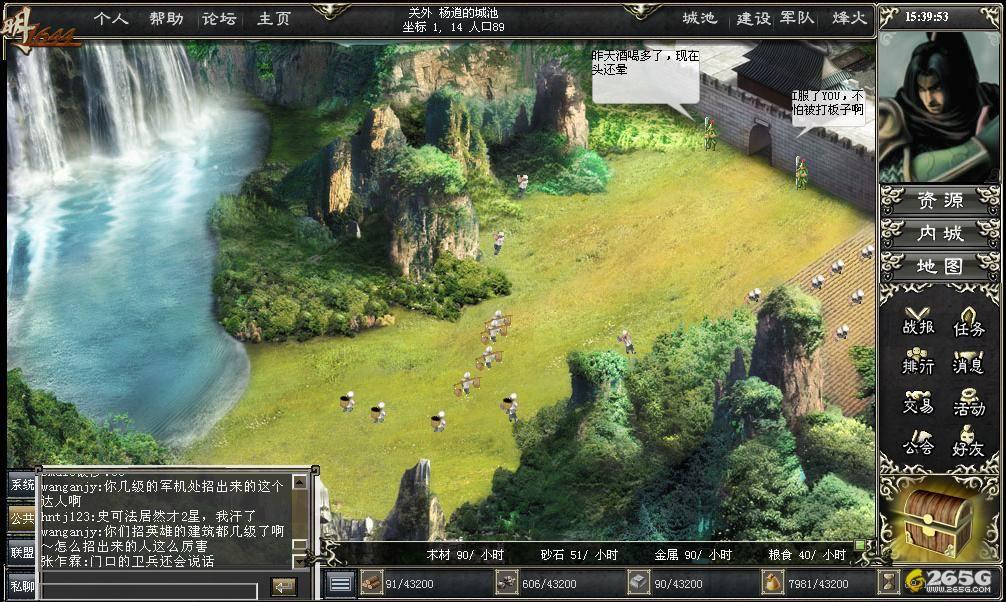Open the 军队 (Army) menu

796,18
